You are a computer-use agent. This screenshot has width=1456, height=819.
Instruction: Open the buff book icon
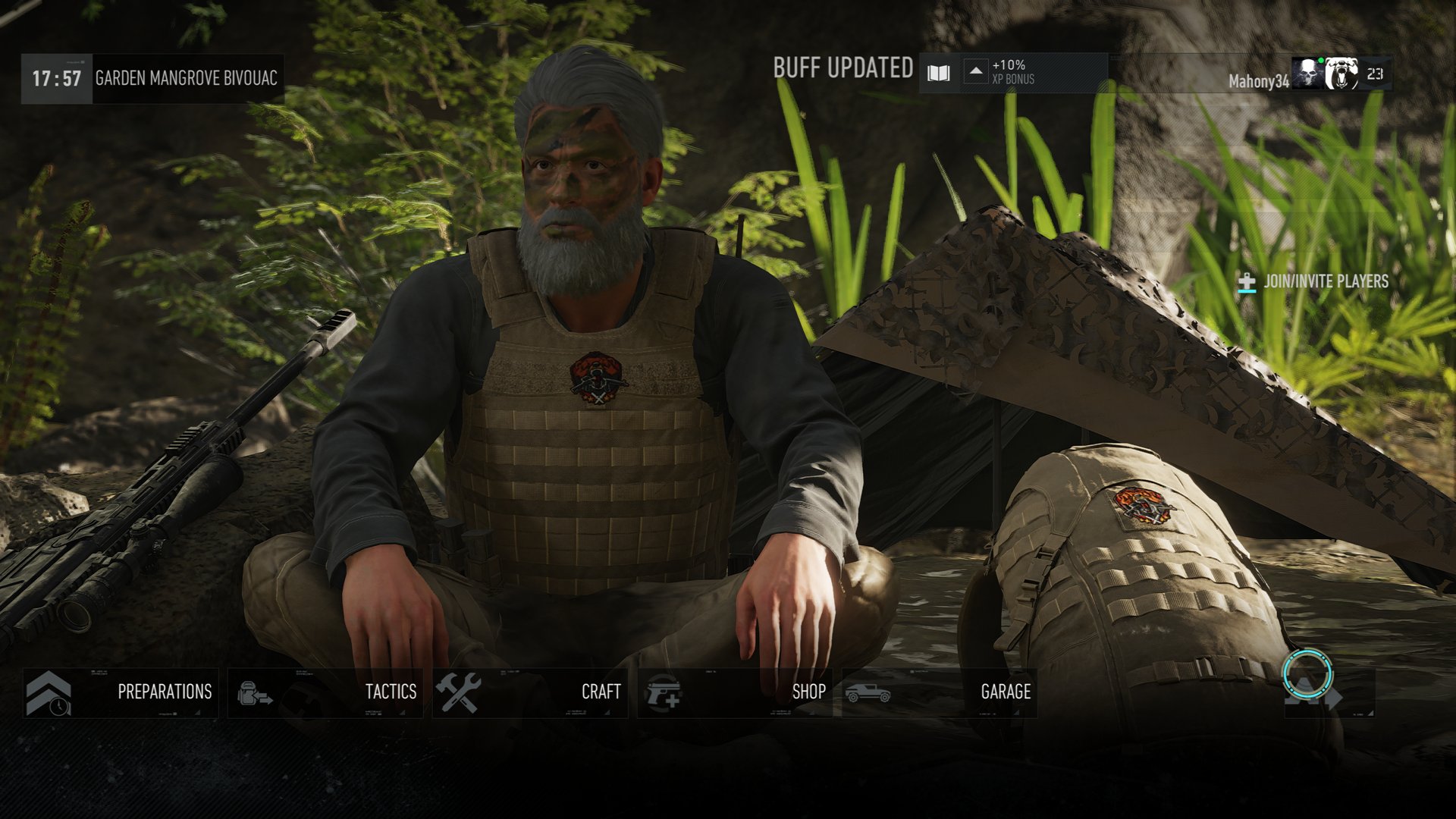pyautogui.click(x=939, y=74)
